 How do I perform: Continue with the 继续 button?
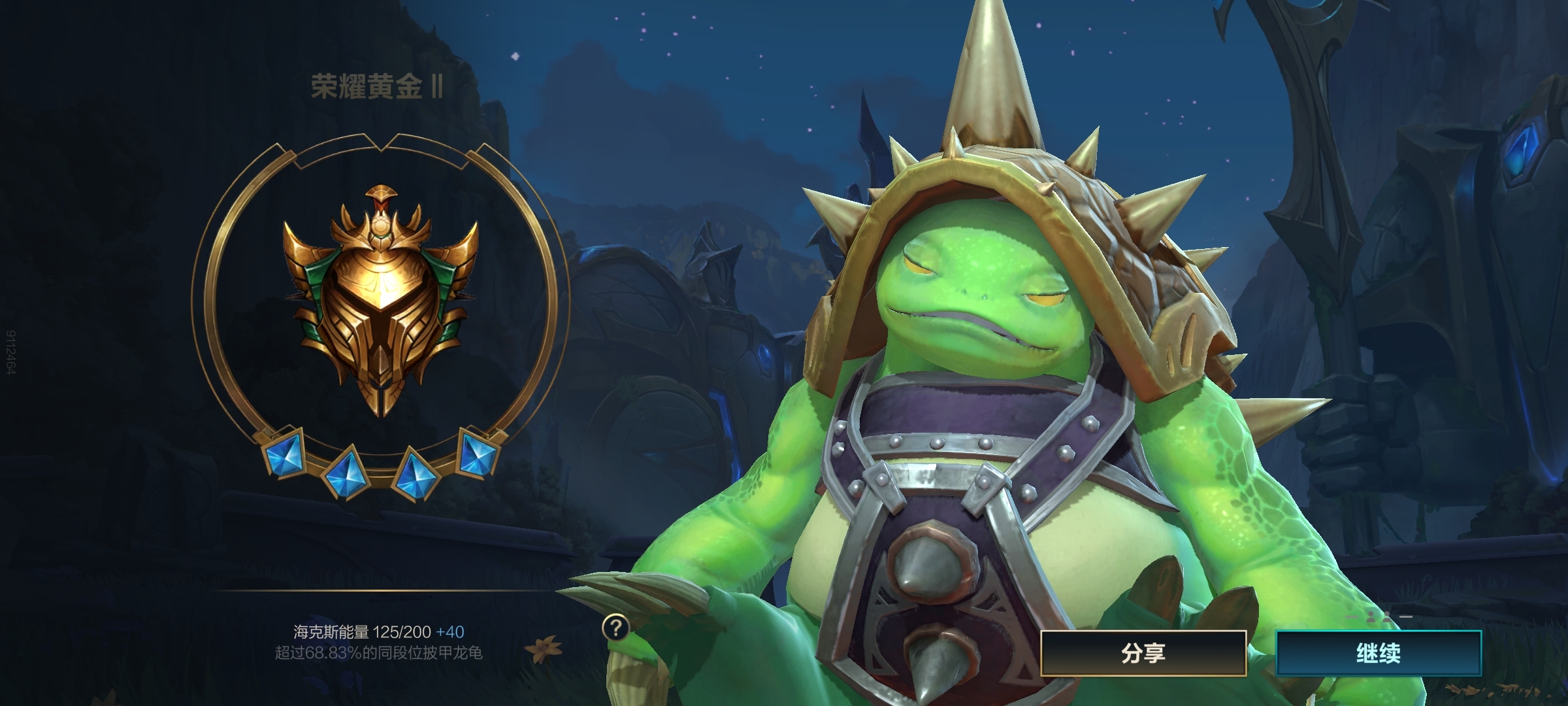pyautogui.click(x=1379, y=653)
